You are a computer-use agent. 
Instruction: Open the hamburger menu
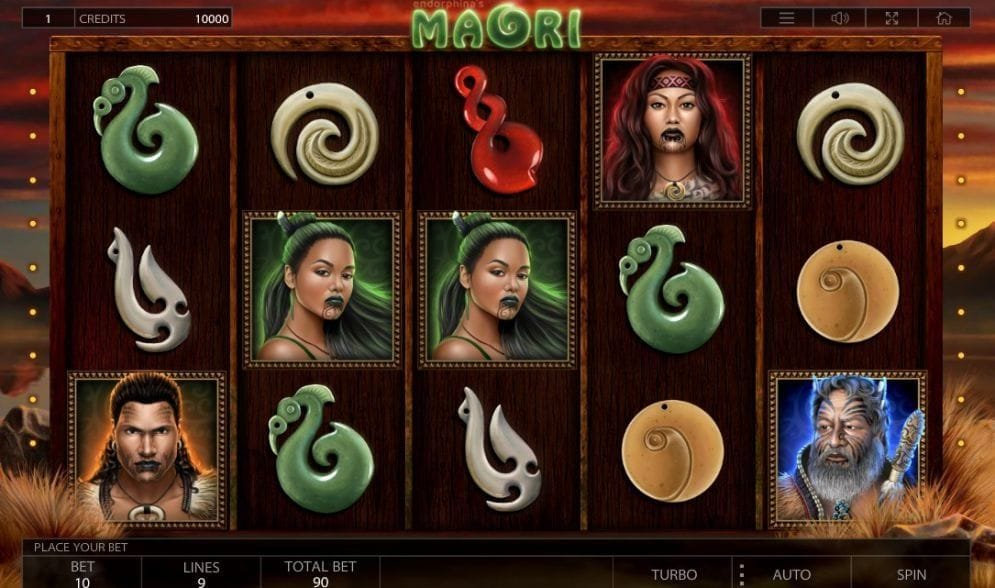[x=787, y=18]
